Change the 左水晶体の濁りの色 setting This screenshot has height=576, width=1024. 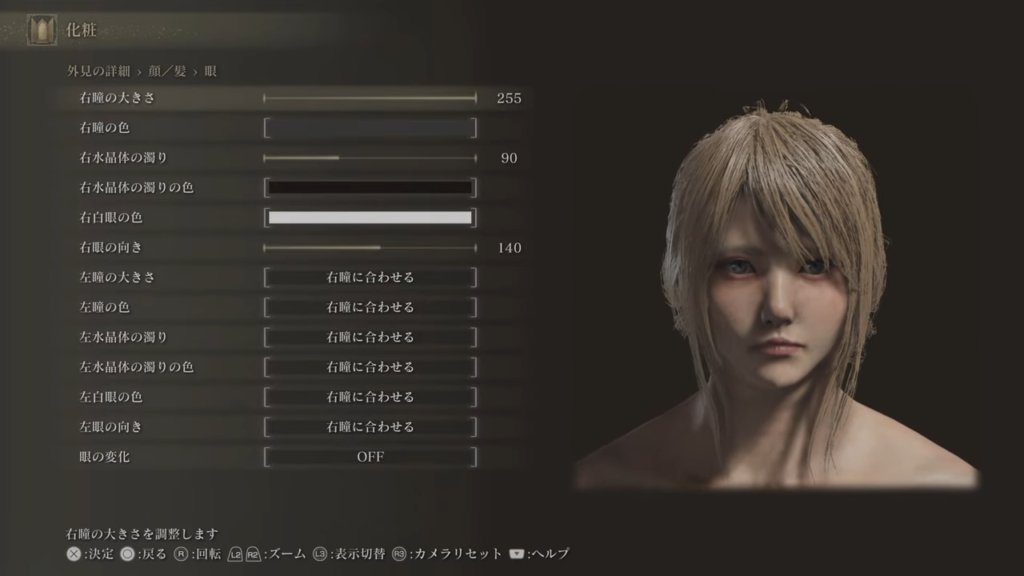click(x=370, y=367)
